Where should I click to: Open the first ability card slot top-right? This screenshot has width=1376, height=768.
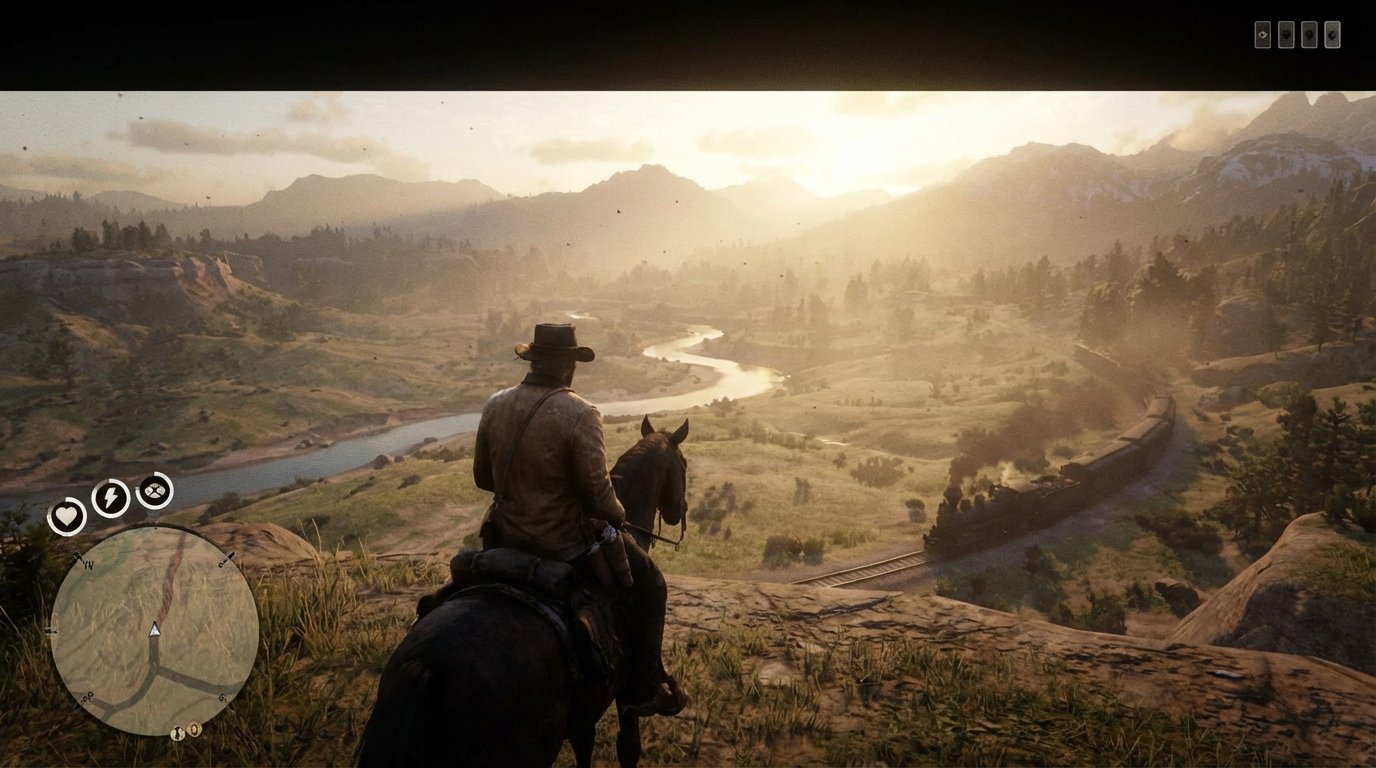click(1263, 34)
